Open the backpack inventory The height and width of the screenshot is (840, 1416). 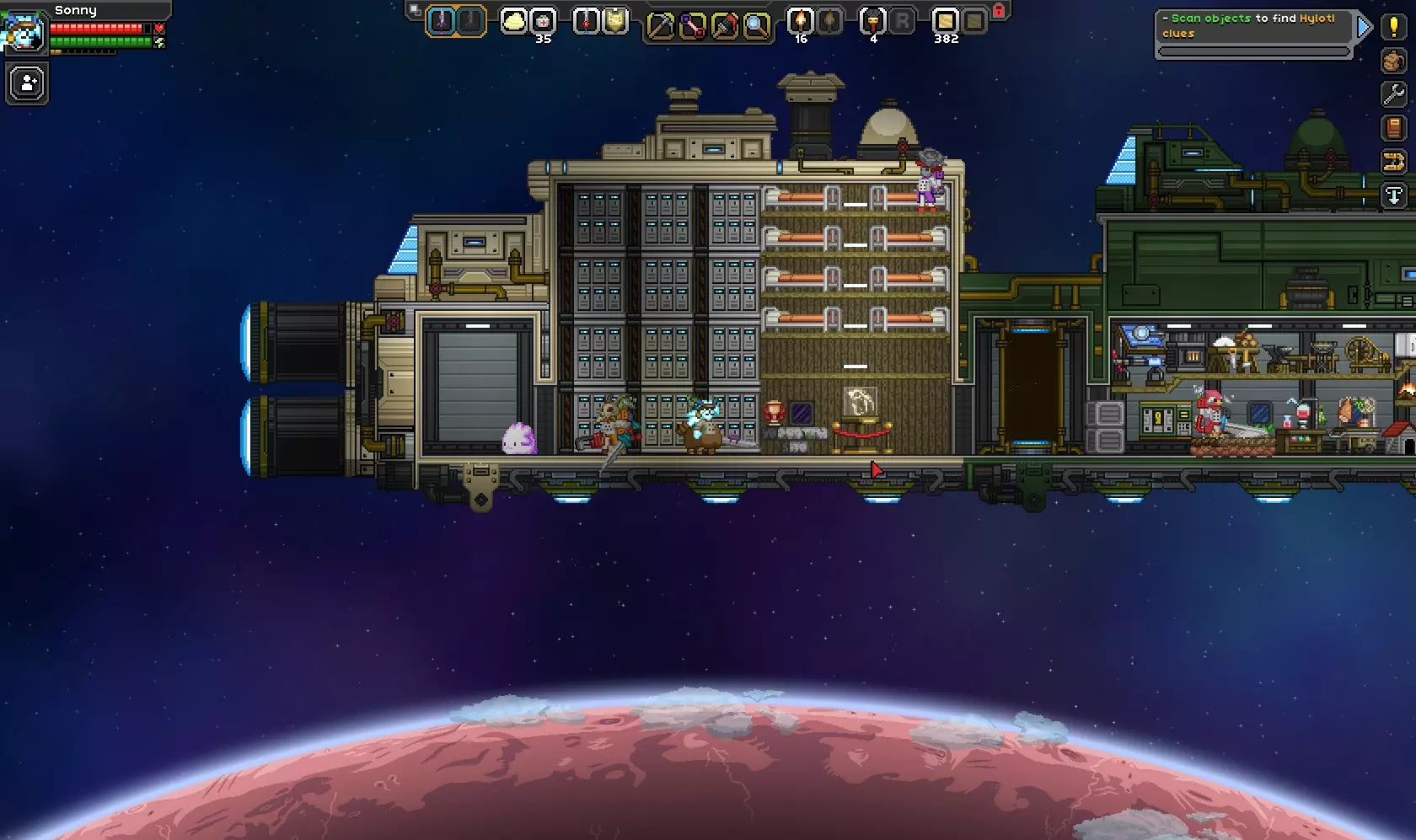tap(1394, 61)
